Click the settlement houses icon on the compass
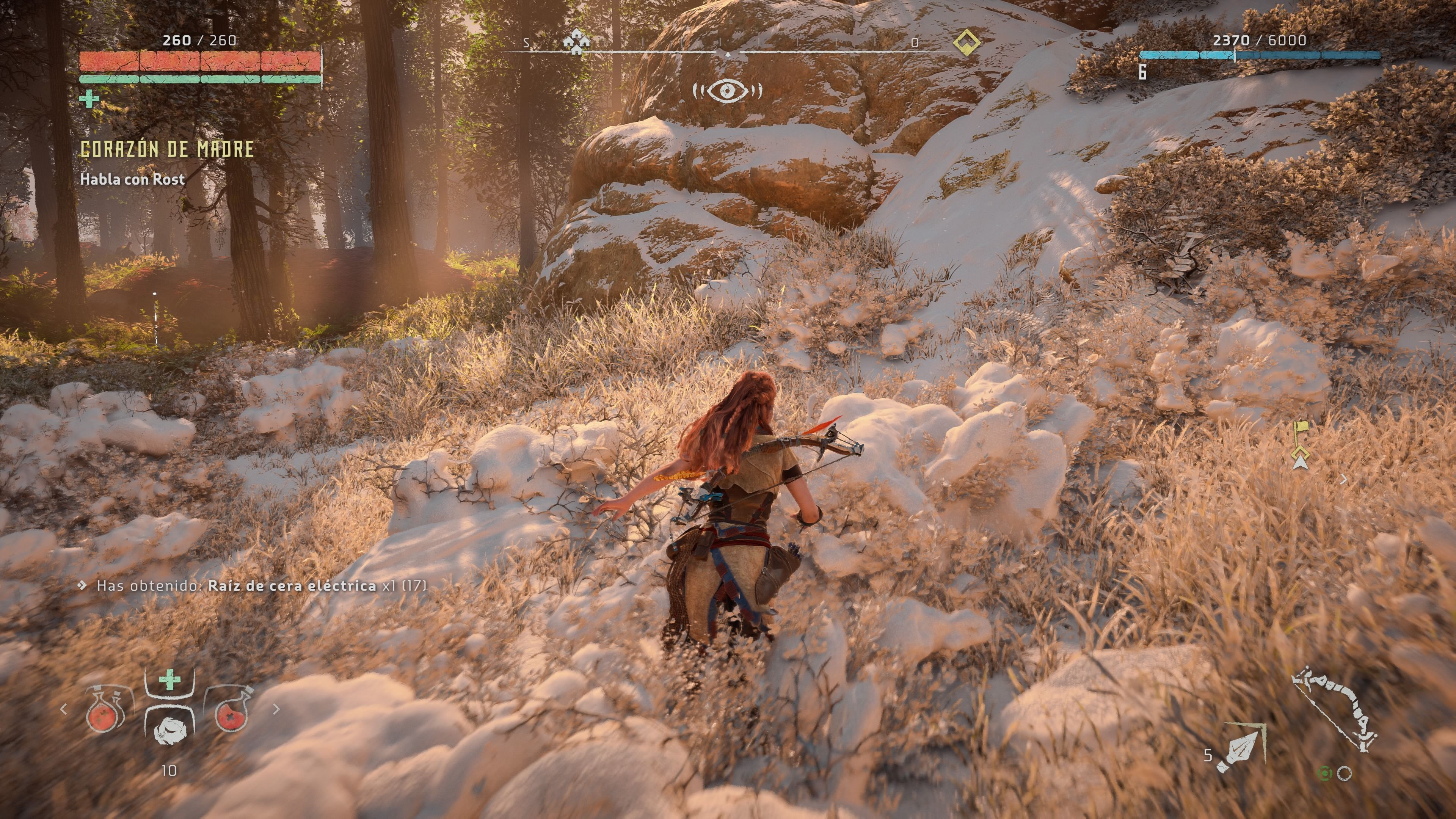 click(x=576, y=41)
